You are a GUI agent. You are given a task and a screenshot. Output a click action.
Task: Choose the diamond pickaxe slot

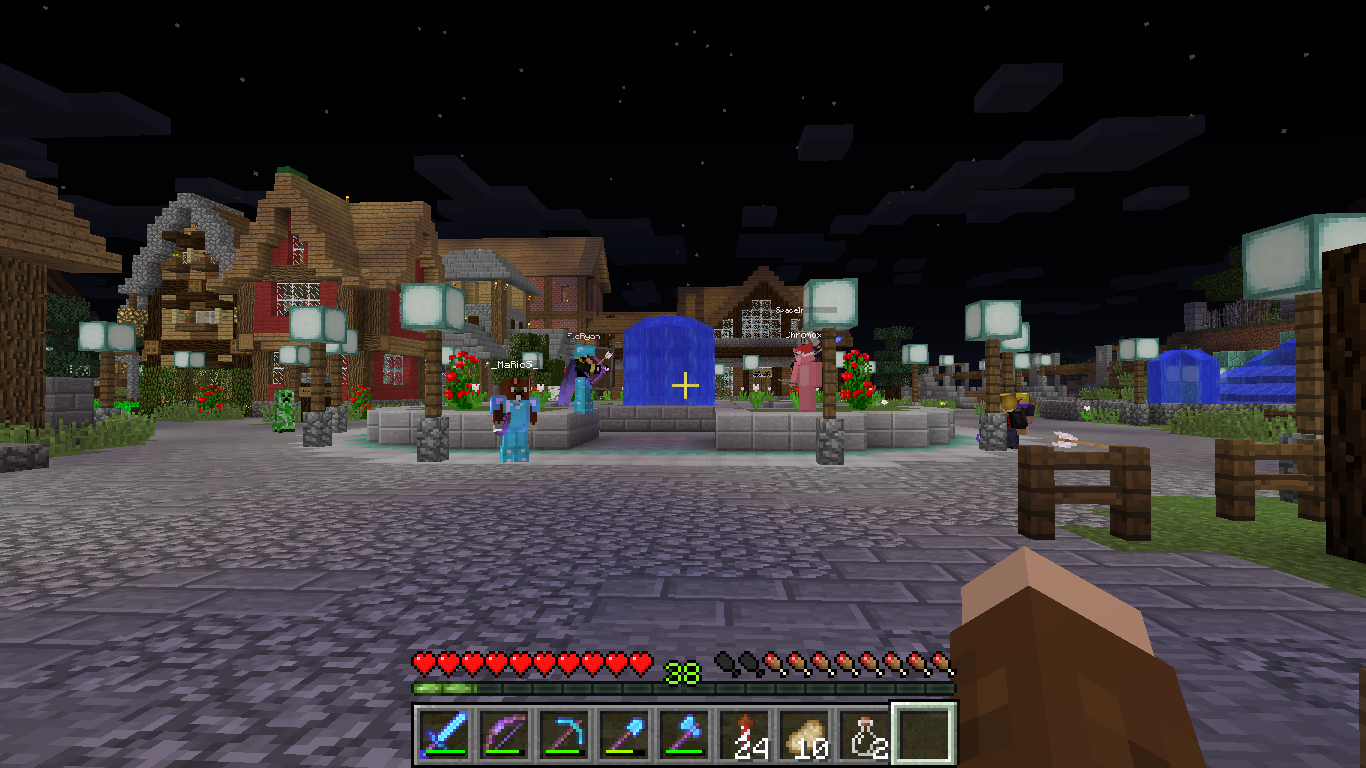564,735
